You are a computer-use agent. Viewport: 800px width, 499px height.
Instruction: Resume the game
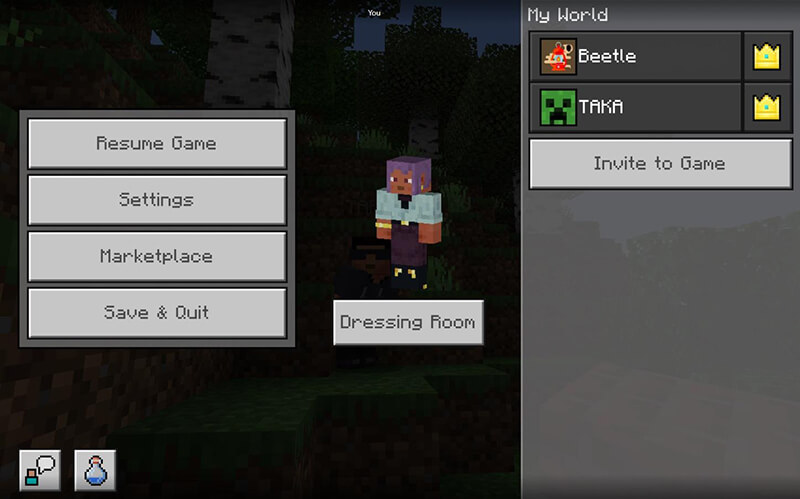click(x=157, y=143)
